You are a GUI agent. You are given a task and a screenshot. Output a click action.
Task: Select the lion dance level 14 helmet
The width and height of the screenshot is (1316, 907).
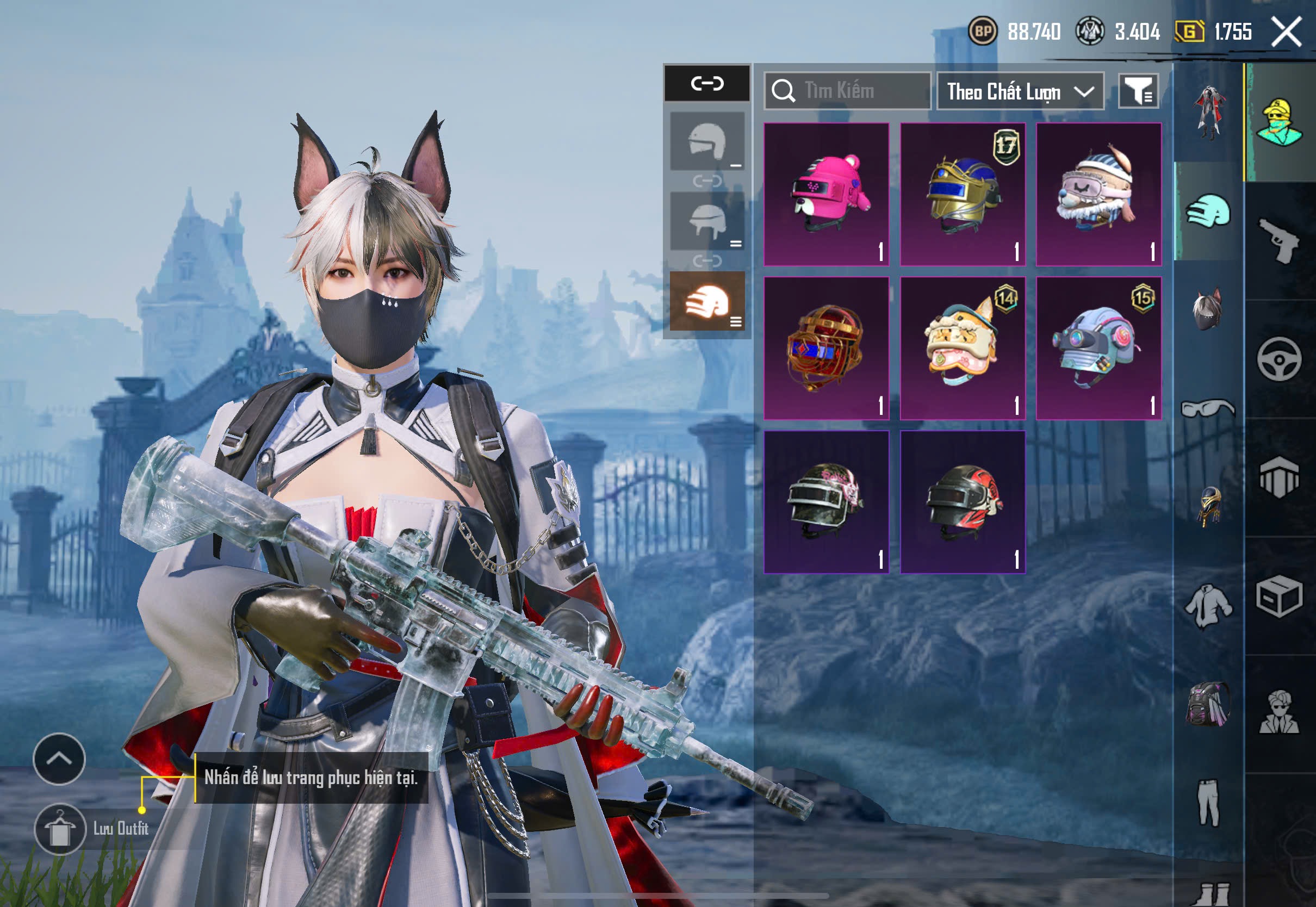[963, 349]
